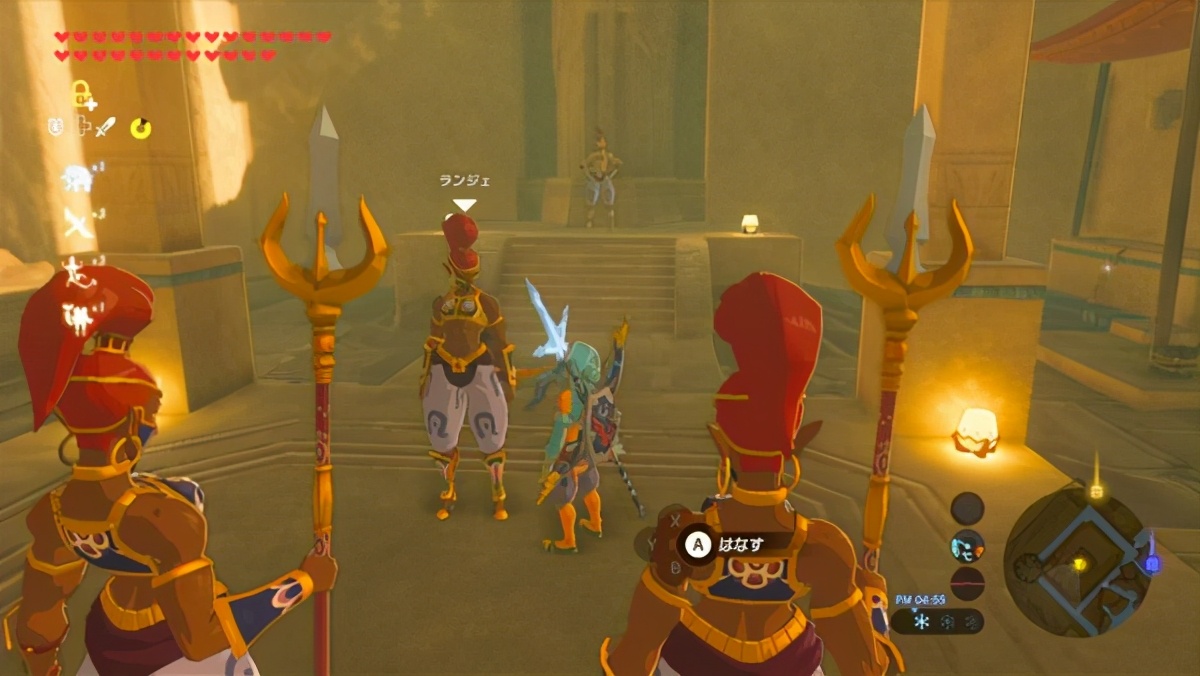Select the yellow padlock status icon
The height and width of the screenshot is (676, 1200).
click(82, 95)
